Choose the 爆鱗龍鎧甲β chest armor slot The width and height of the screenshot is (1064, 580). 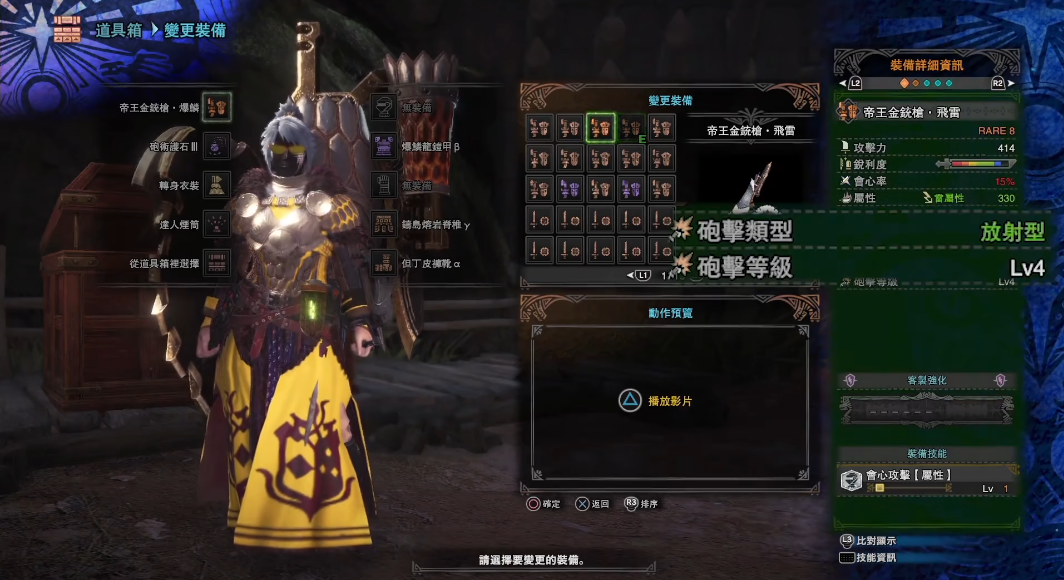pyautogui.click(x=384, y=146)
